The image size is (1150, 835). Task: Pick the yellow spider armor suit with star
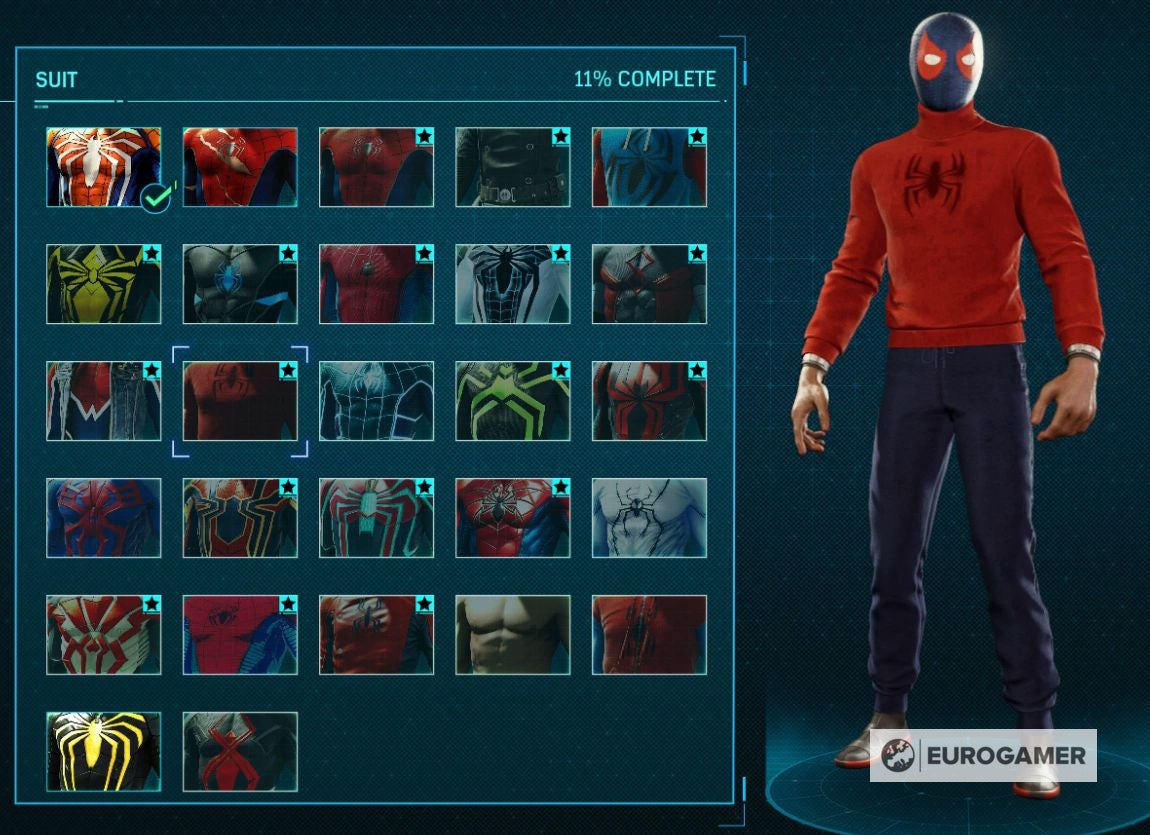tap(103, 284)
